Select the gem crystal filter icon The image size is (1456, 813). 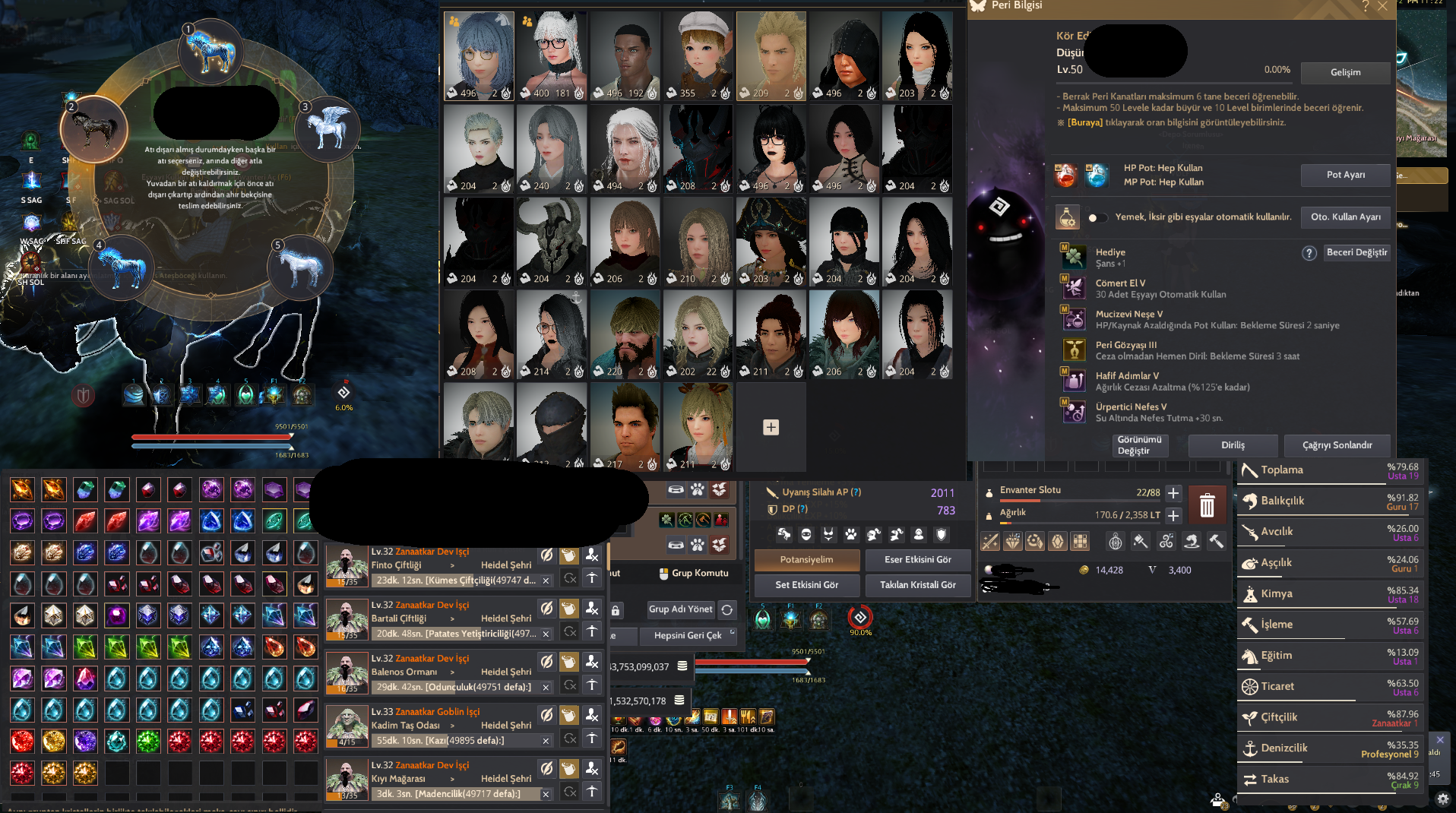(x=1057, y=541)
